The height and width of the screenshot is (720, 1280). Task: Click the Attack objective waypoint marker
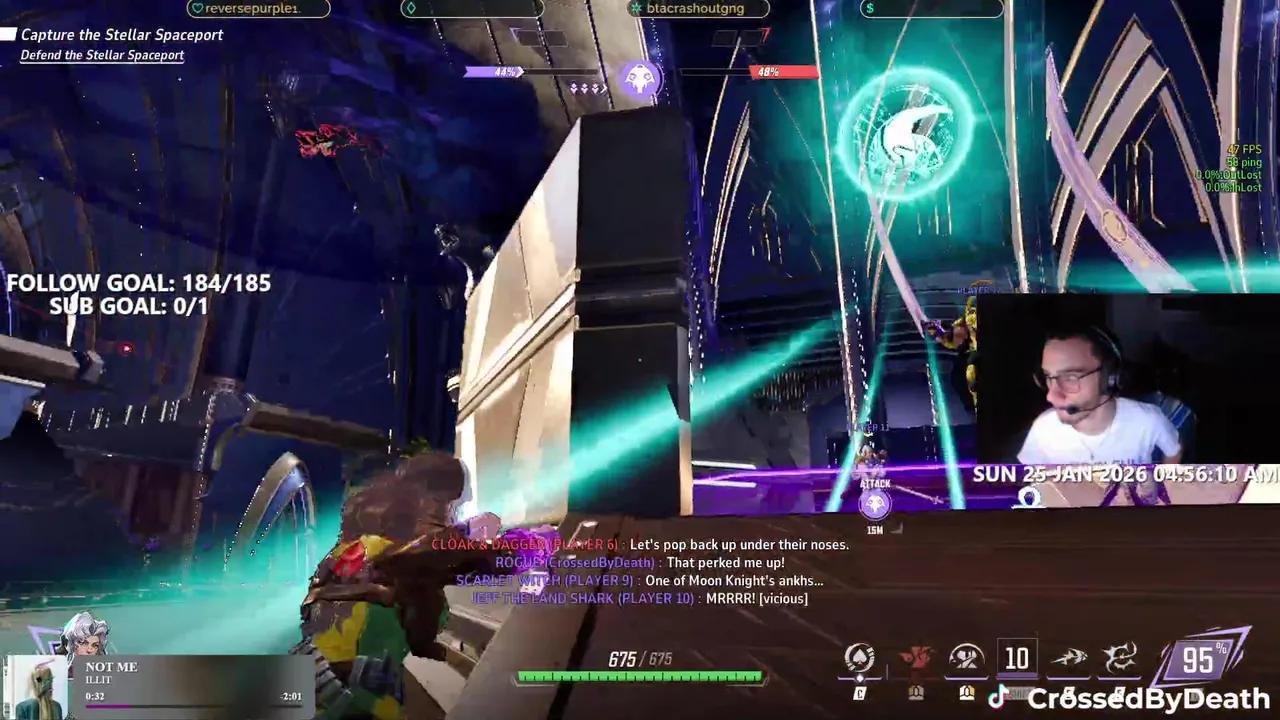875,502
